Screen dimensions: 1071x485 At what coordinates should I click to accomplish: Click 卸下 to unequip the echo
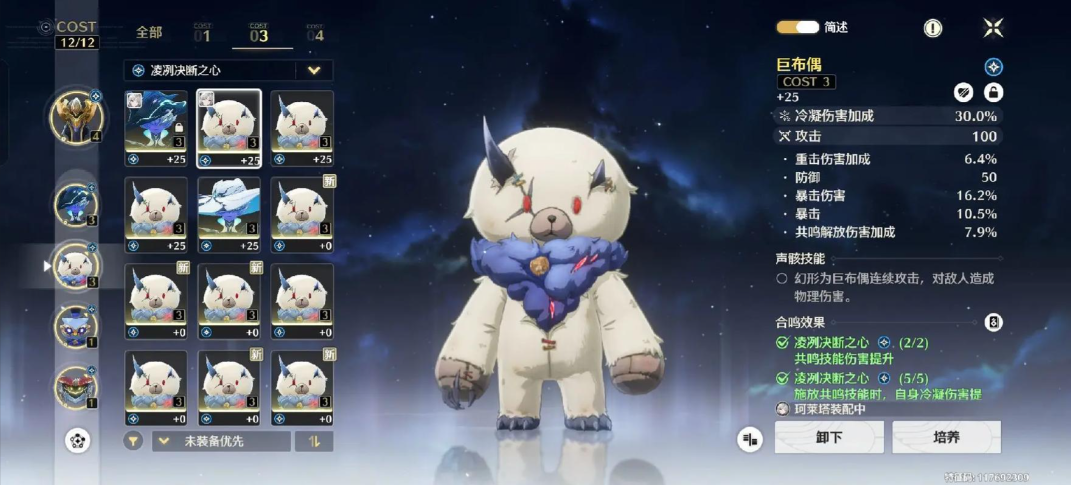(x=829, y=437)
